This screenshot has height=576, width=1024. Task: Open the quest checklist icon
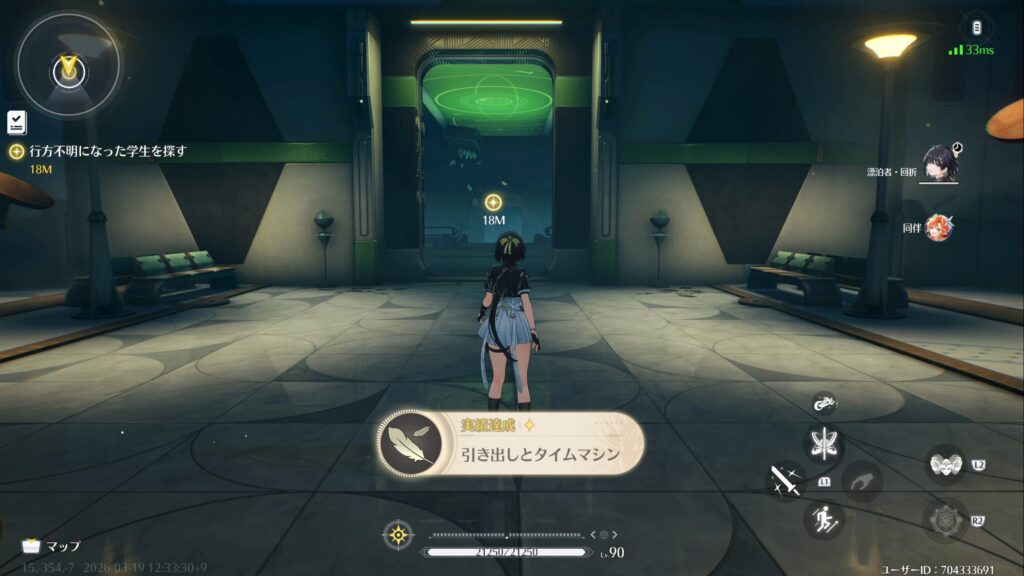16,122
